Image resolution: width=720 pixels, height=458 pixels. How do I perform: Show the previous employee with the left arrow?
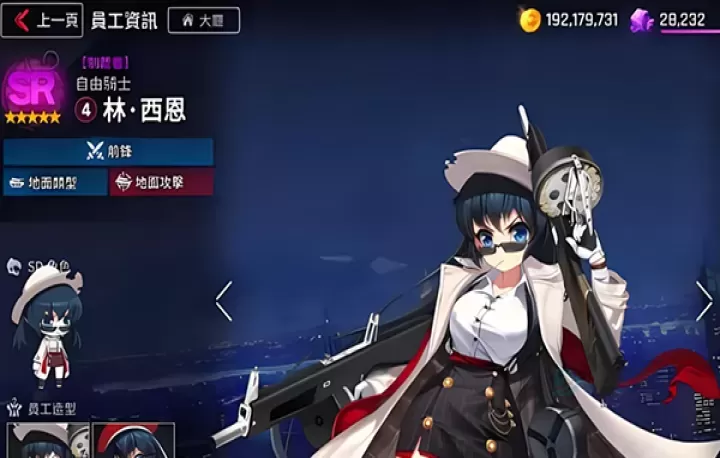[x=224, y=300]
